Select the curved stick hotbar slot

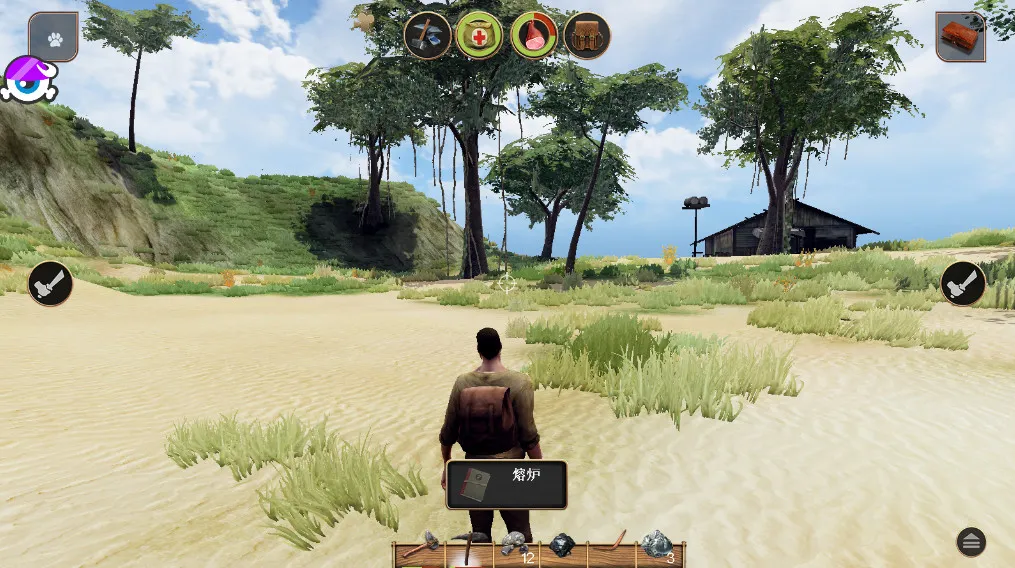coord(610,545)
